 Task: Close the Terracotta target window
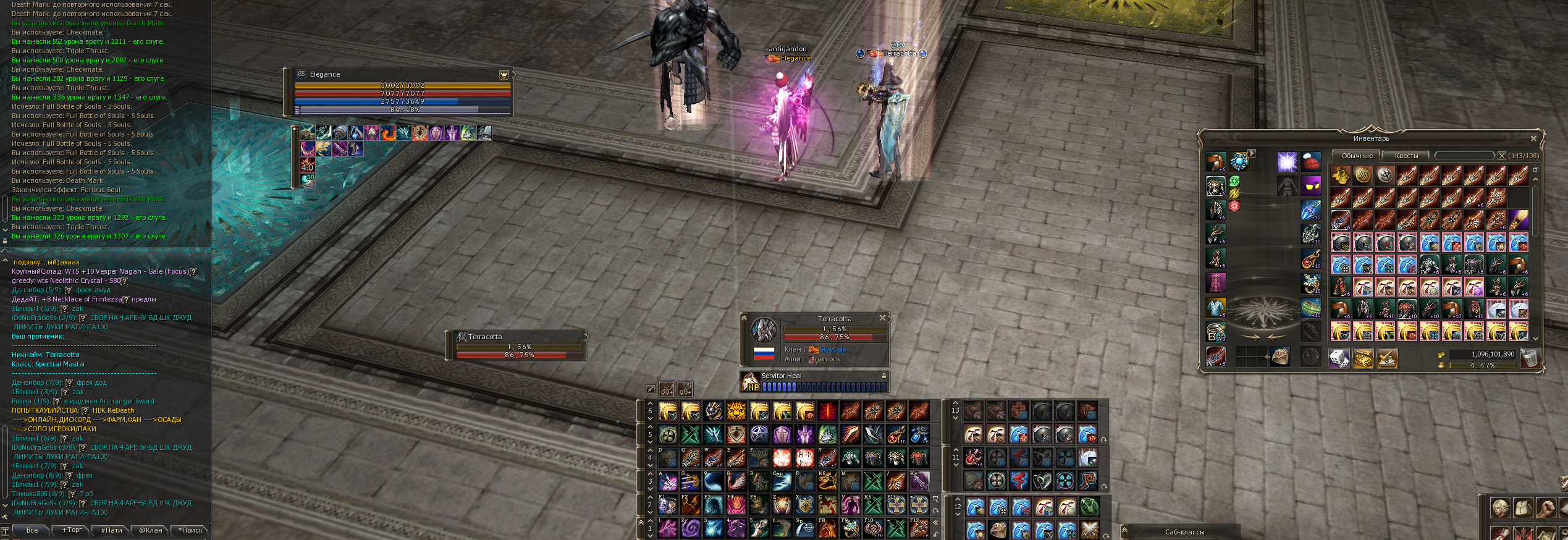tap(882, 318)
